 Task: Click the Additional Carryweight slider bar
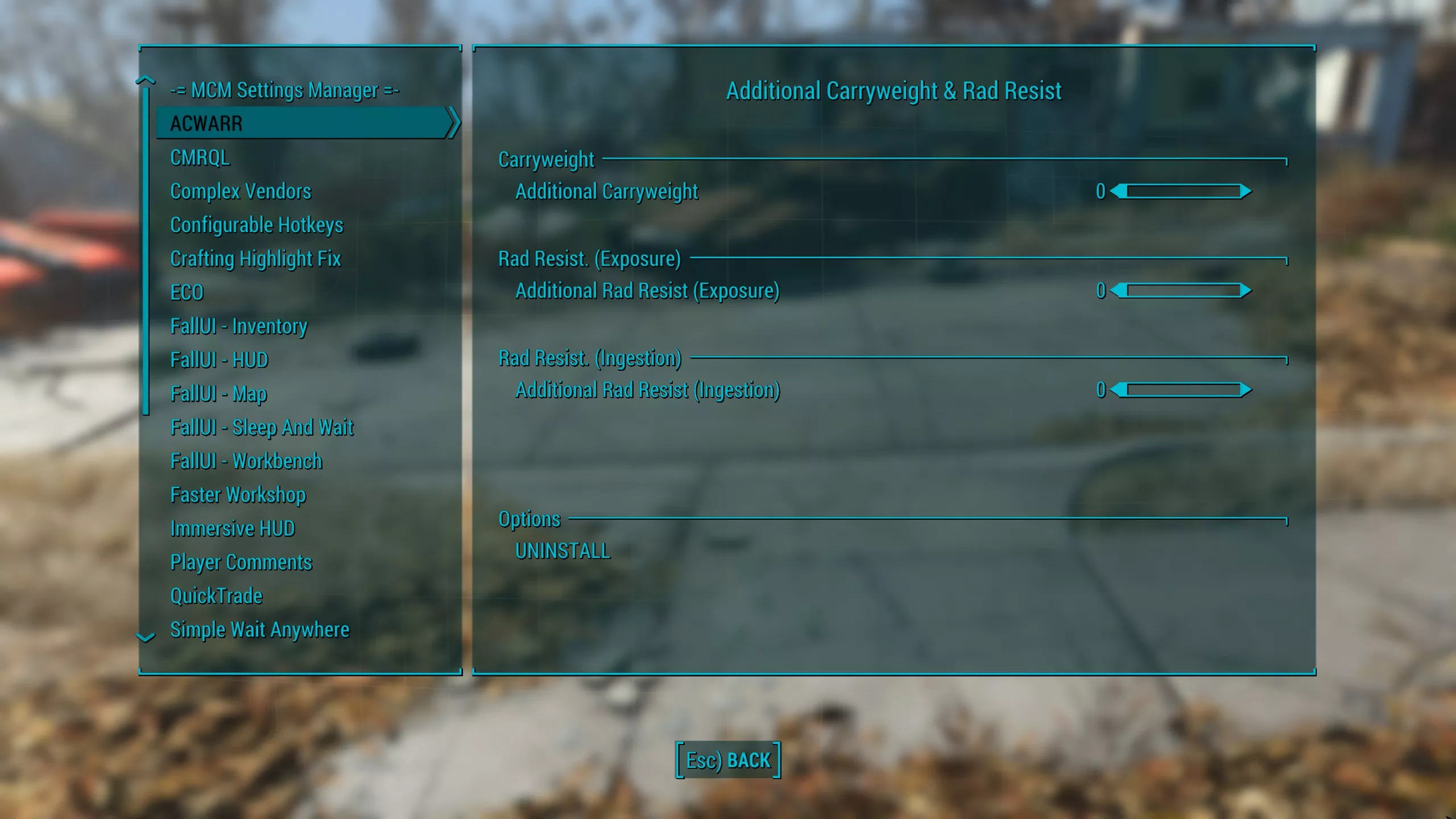point(1182,192)
